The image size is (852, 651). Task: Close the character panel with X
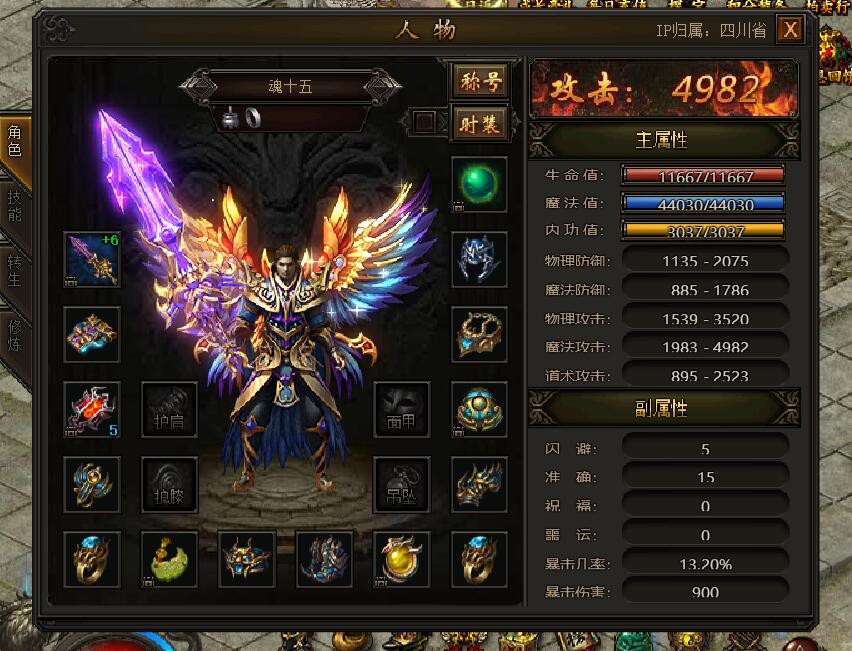coord(790,30)
